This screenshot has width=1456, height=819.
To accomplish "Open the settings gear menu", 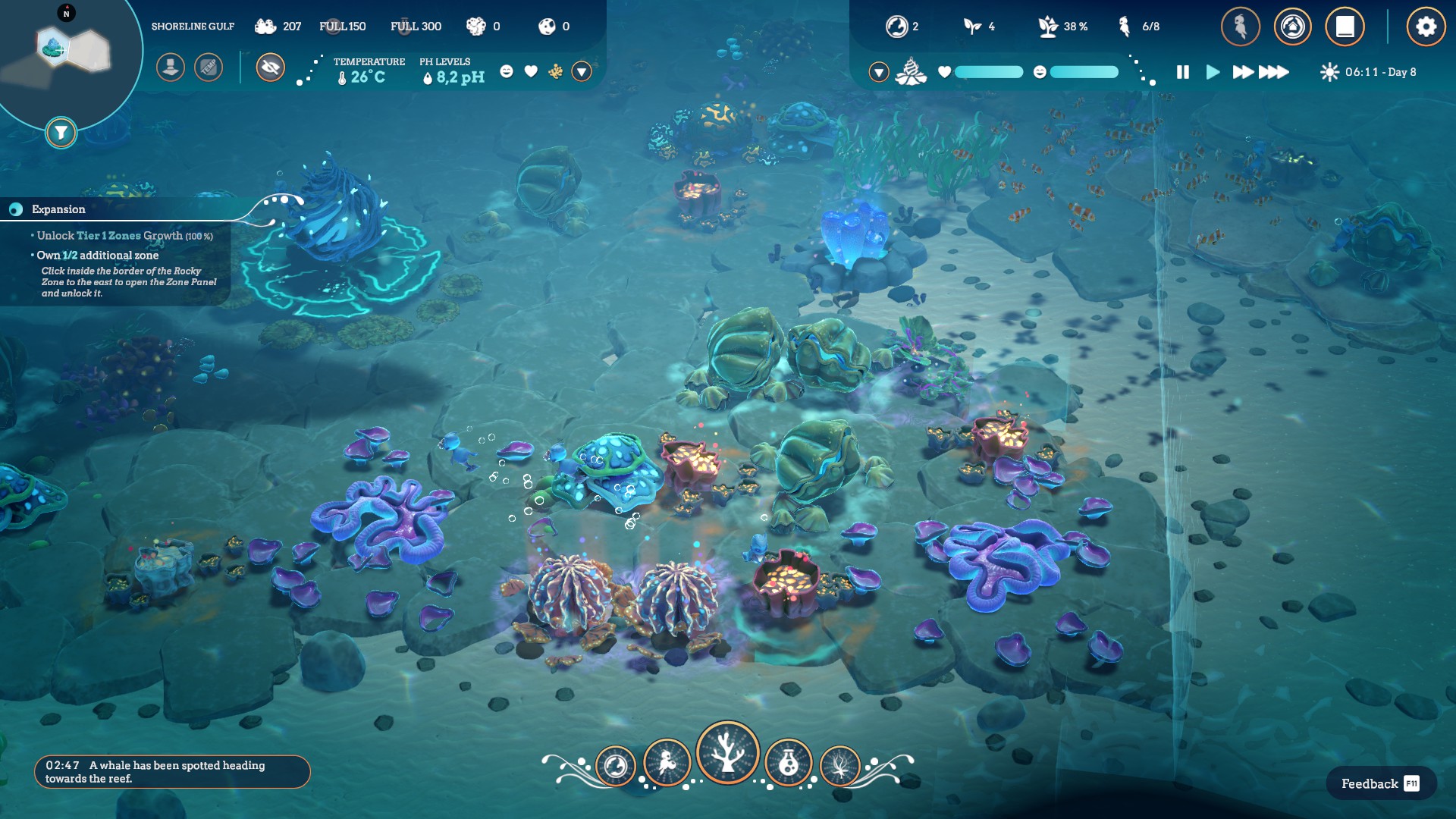I will [x=1426, y=27].
